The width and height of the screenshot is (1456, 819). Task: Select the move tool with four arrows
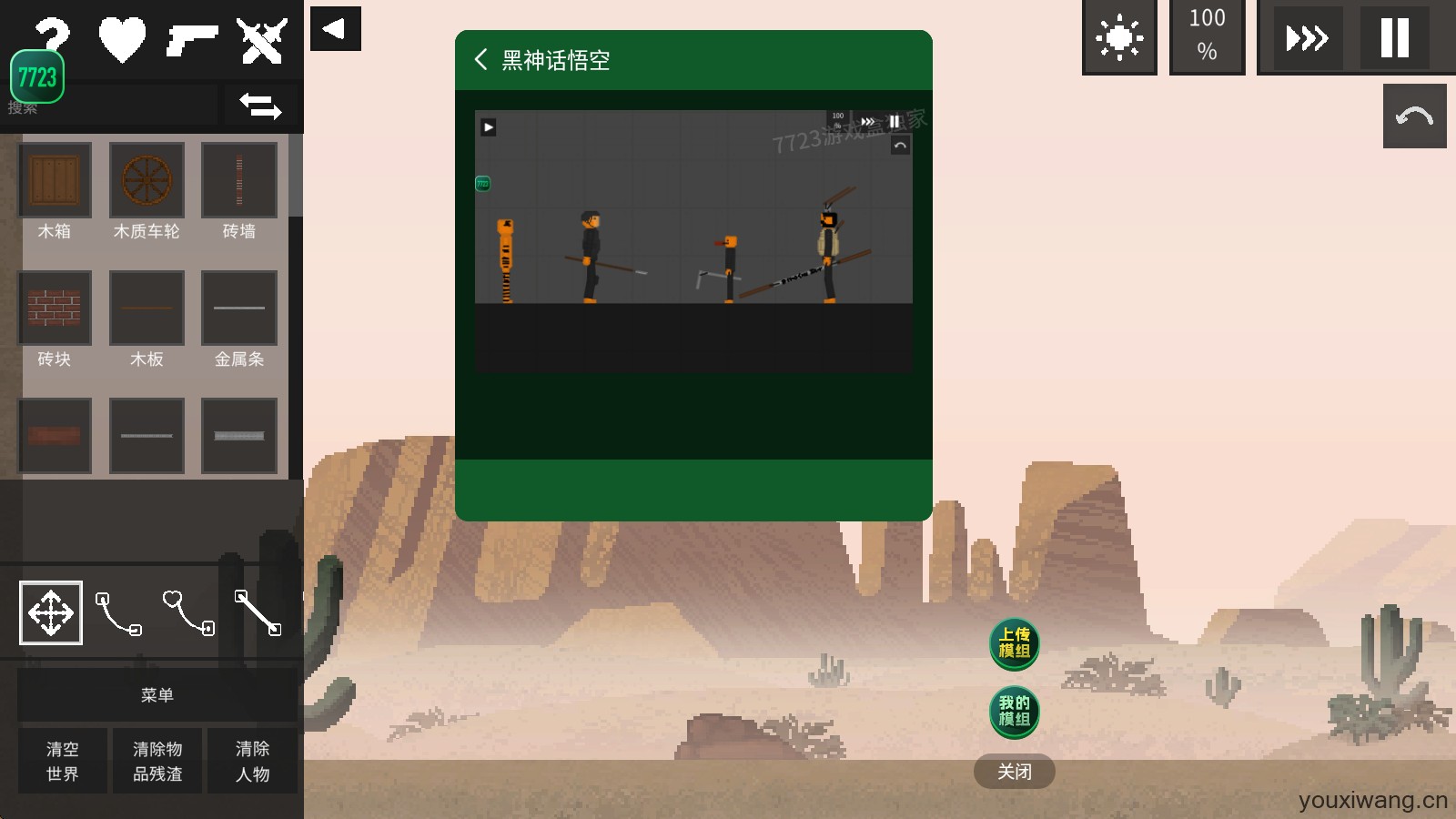coord(51,612)
